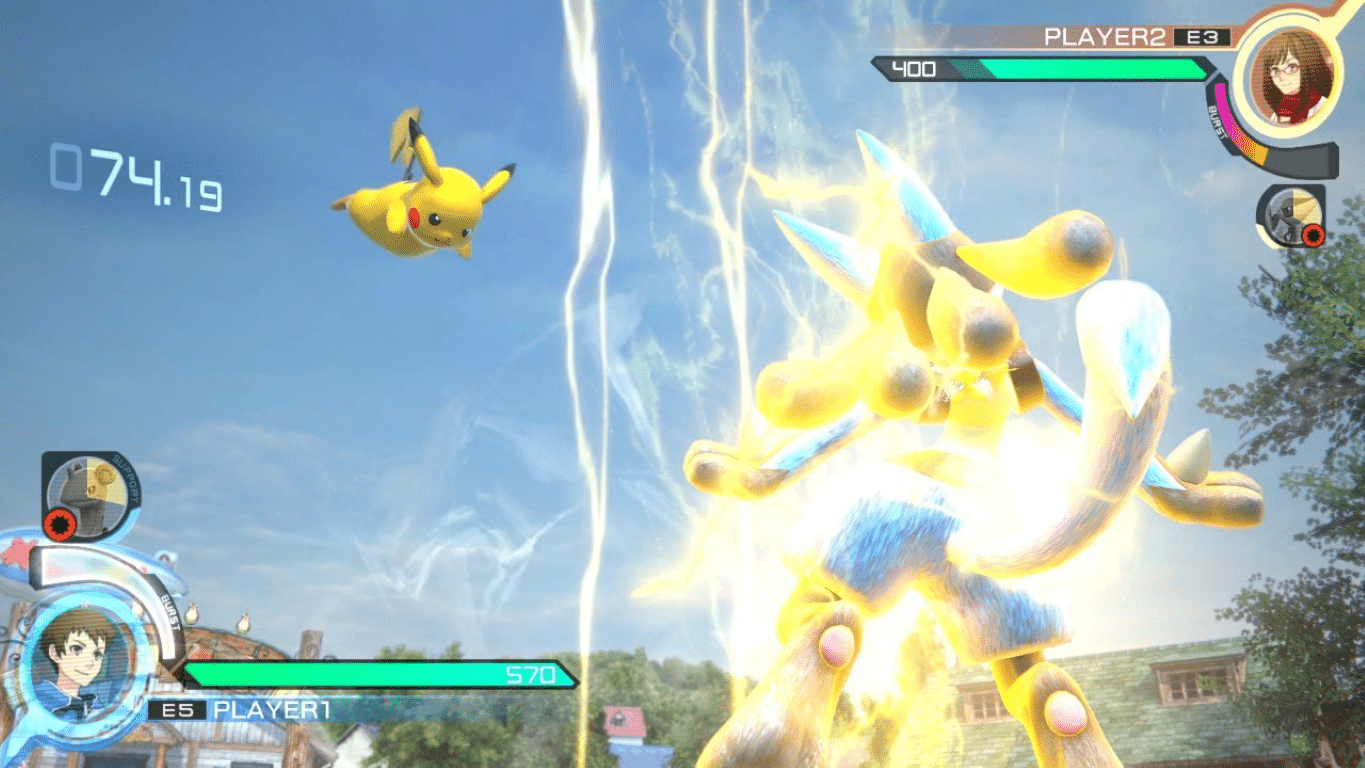This screenshot has height=768, width=1365.
Task: Click Player2's support Pokémon icon
Action: (x=1293, y=213)
